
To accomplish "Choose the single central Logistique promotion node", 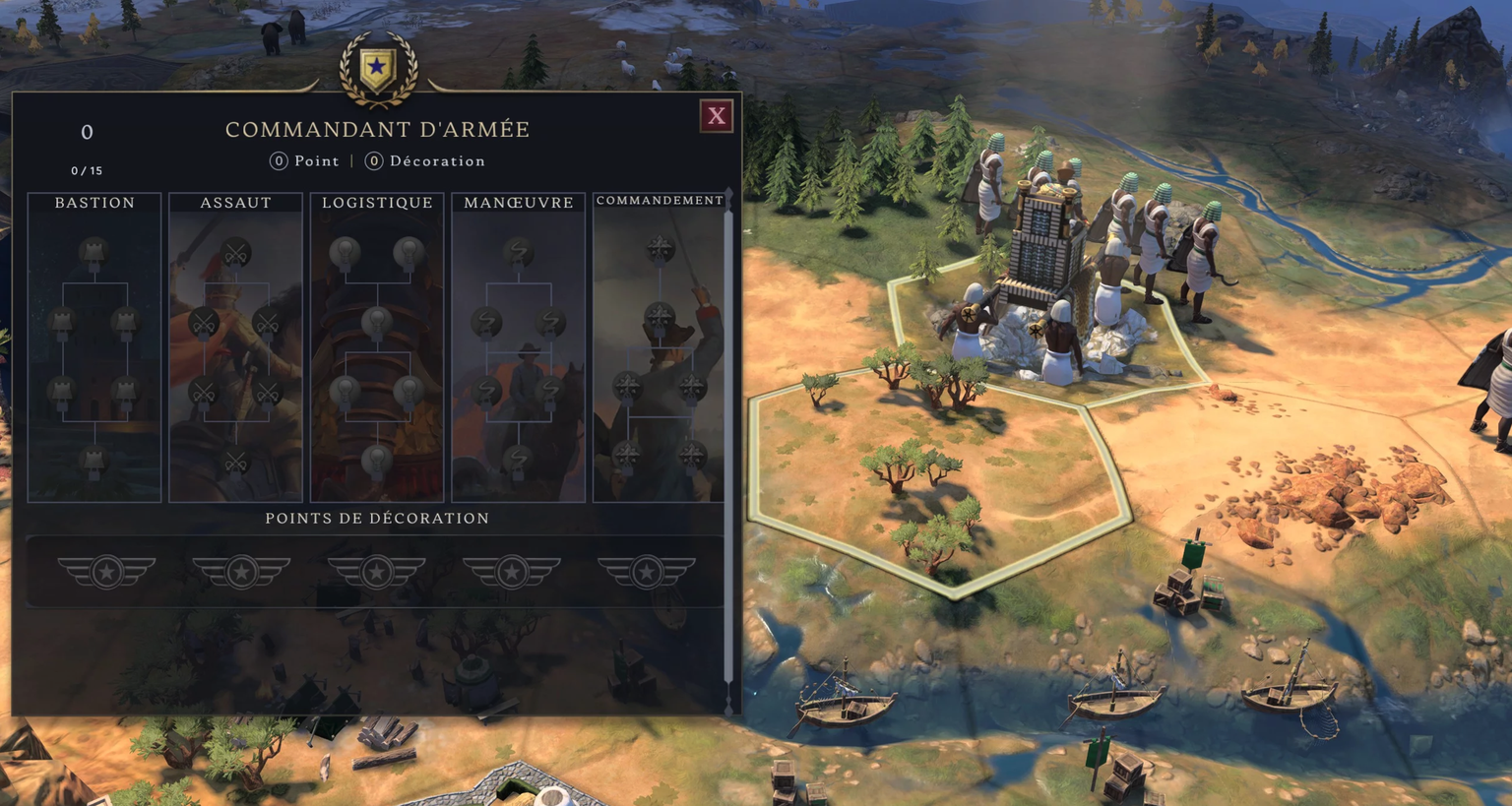I will (377, 322).
